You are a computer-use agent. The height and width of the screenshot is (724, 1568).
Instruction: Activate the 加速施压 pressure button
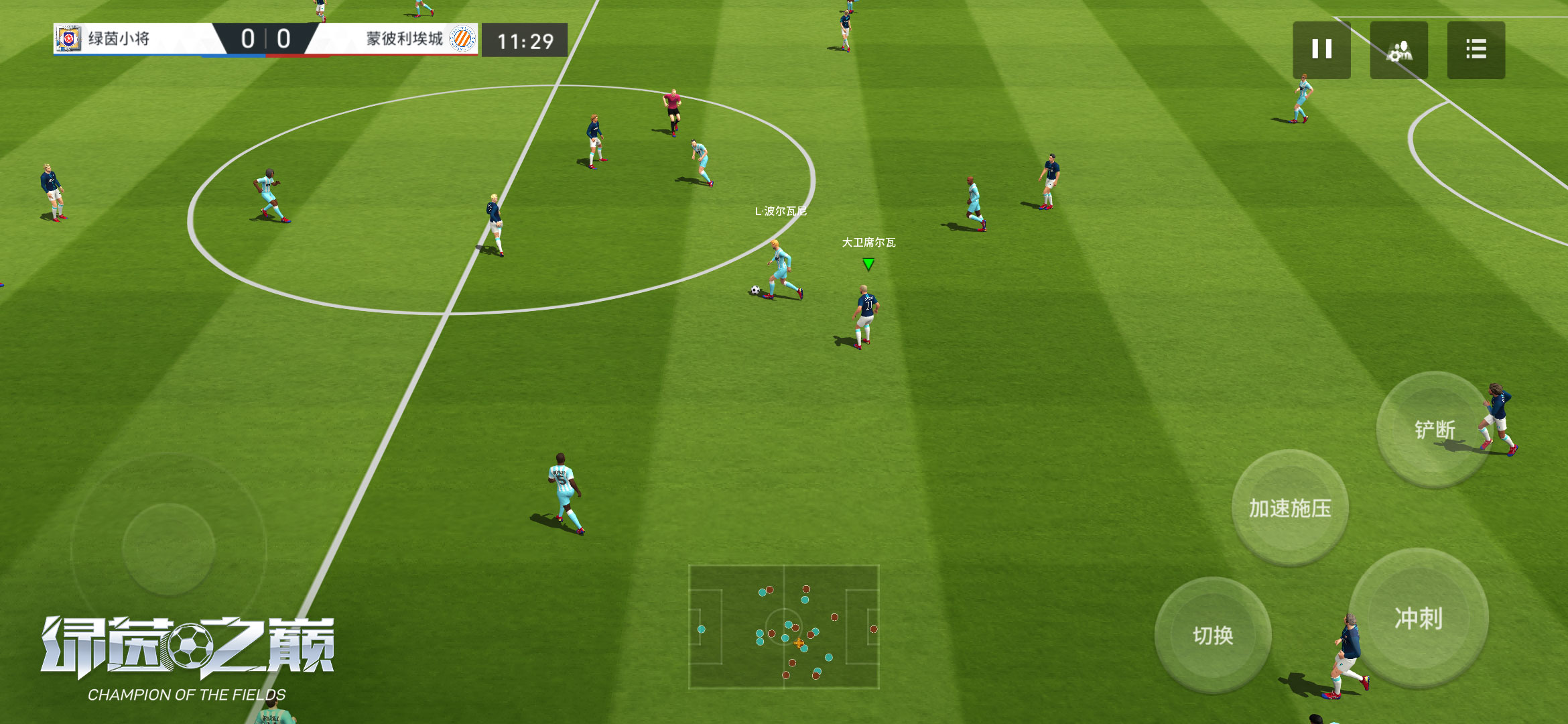[x=1290, y=507]
